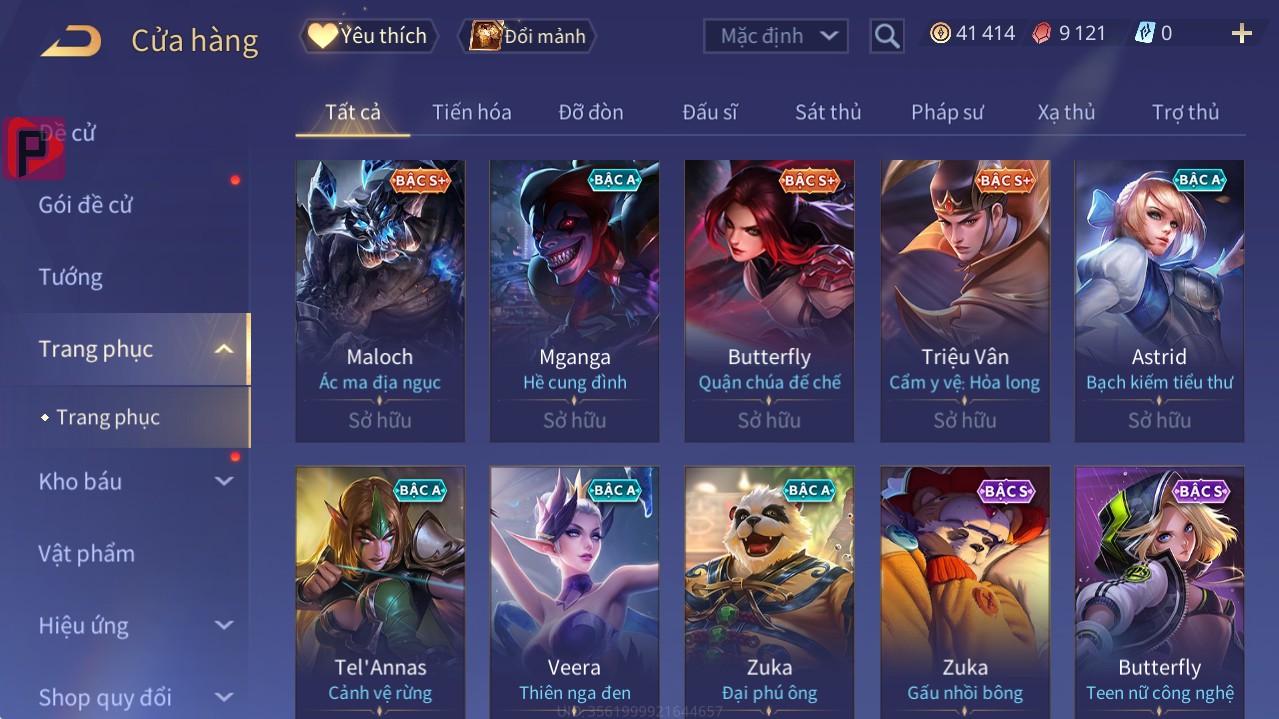Go back with the return arrow

(x=71, y=41)
